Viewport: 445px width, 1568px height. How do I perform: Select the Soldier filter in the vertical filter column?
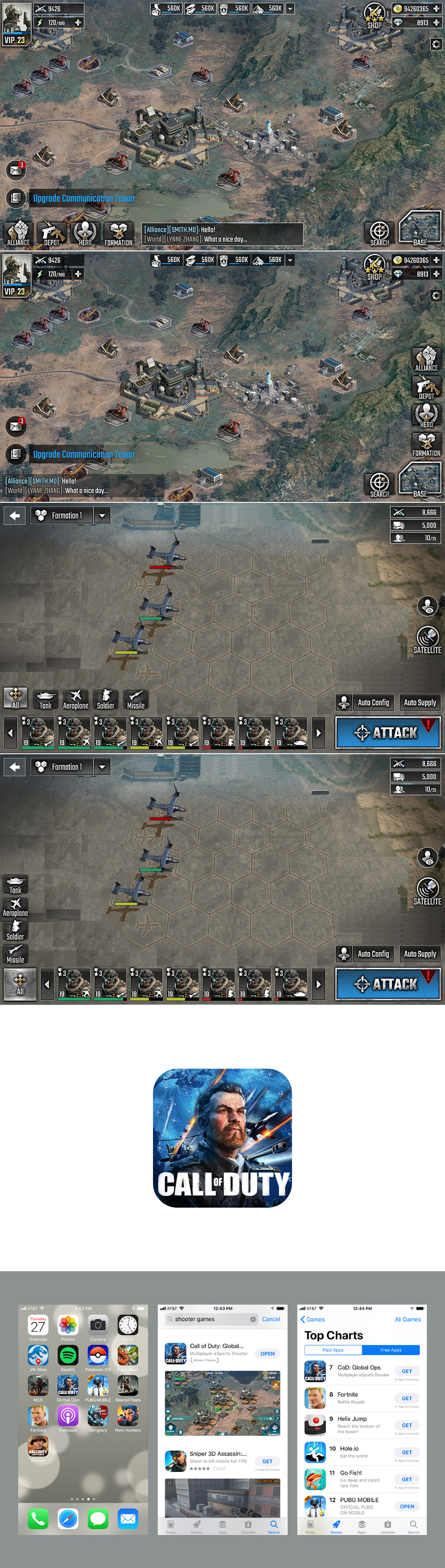15,930
